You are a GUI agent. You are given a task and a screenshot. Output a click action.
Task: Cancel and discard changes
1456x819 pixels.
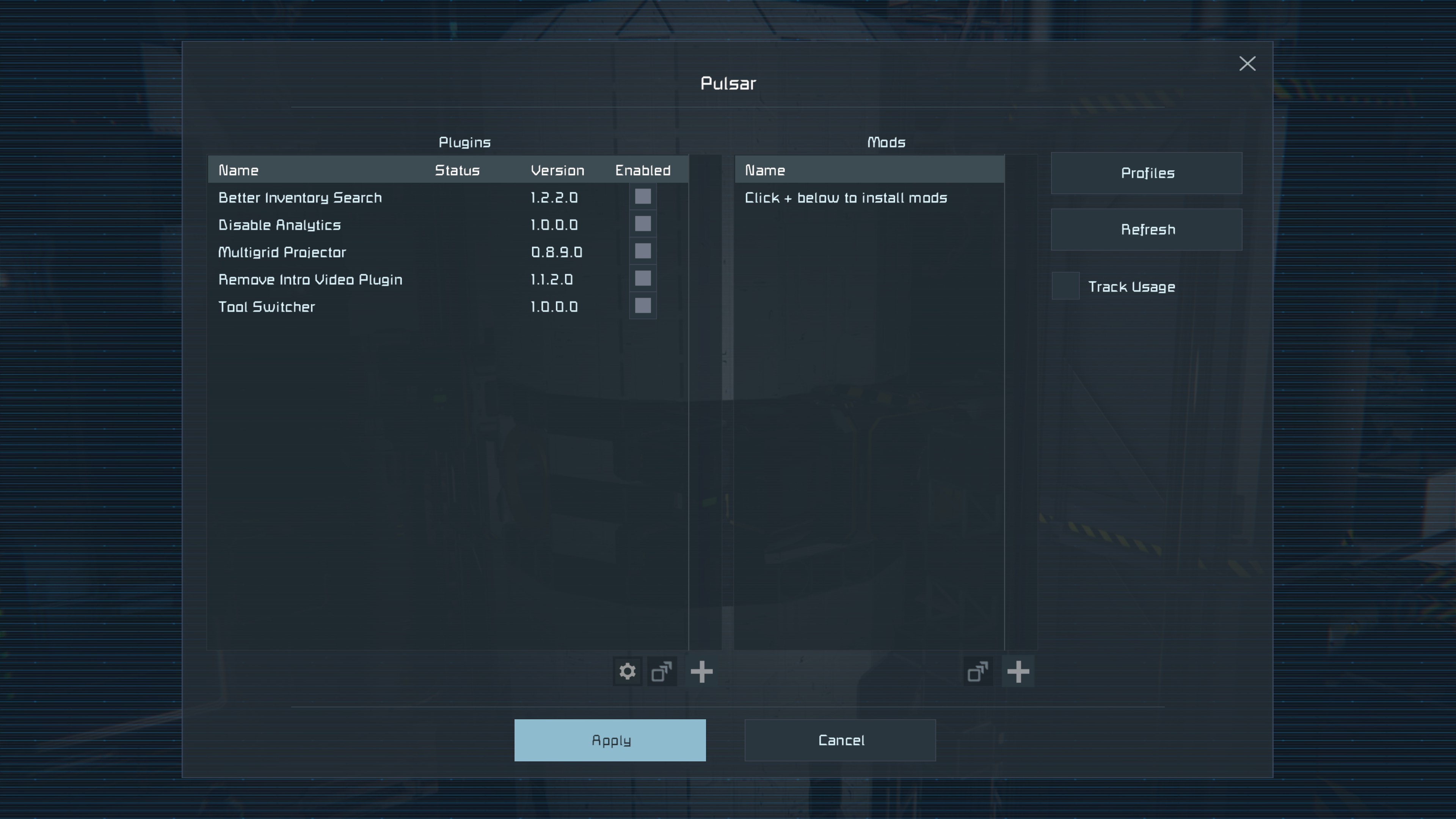tap(840, 740)
